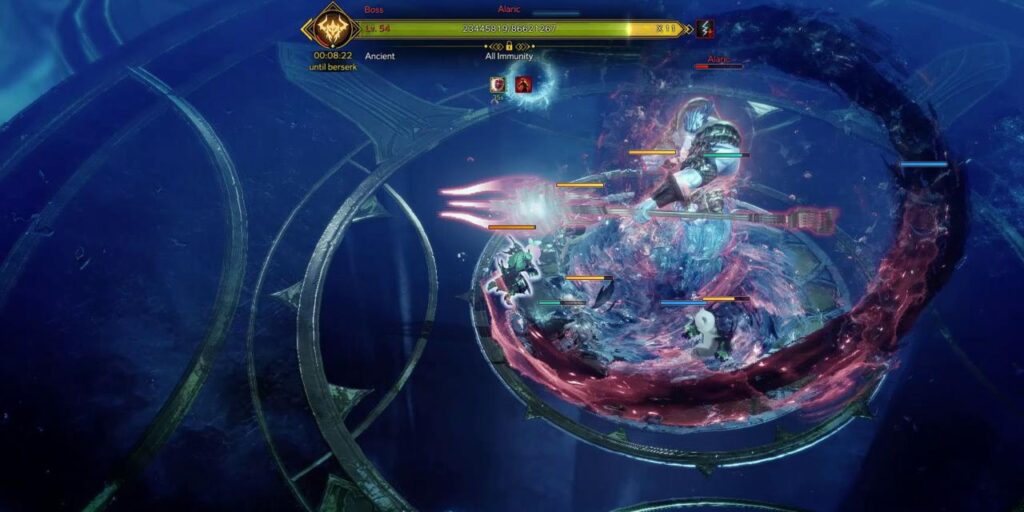Inspect the shield buff icon under boss bar

(497, 85)
